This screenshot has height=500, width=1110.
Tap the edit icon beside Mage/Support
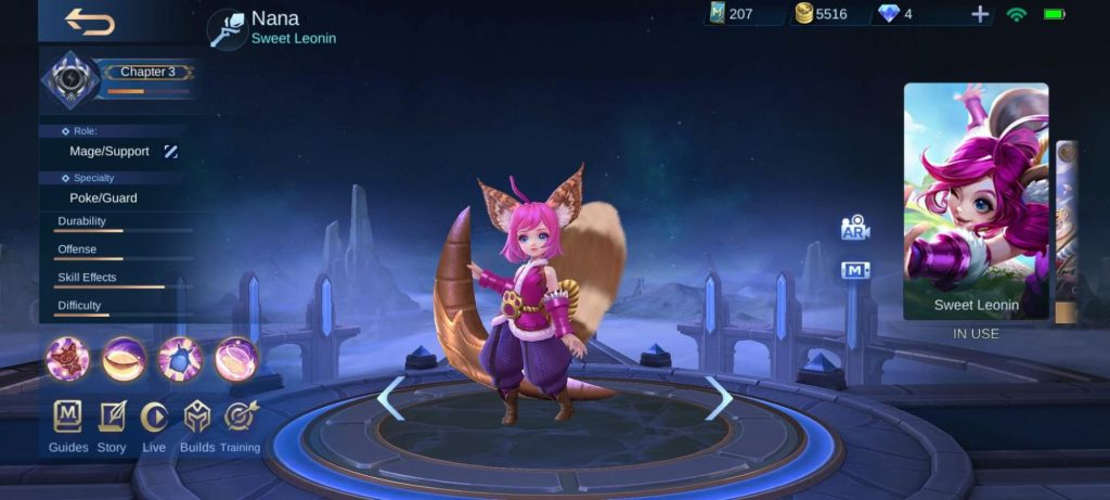point(171,152)
